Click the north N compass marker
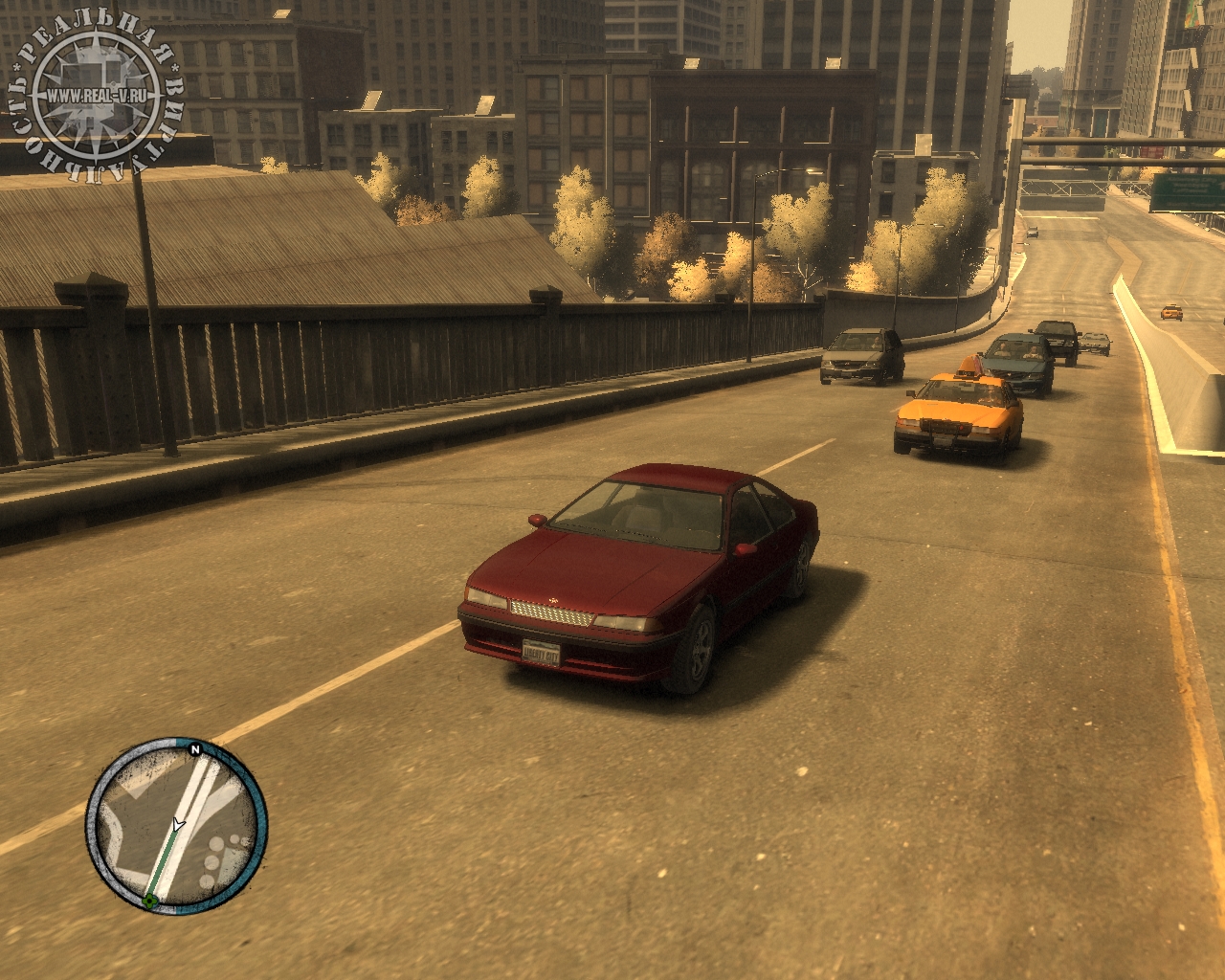Screen dimensions: 1225x980 pos(195,749)
